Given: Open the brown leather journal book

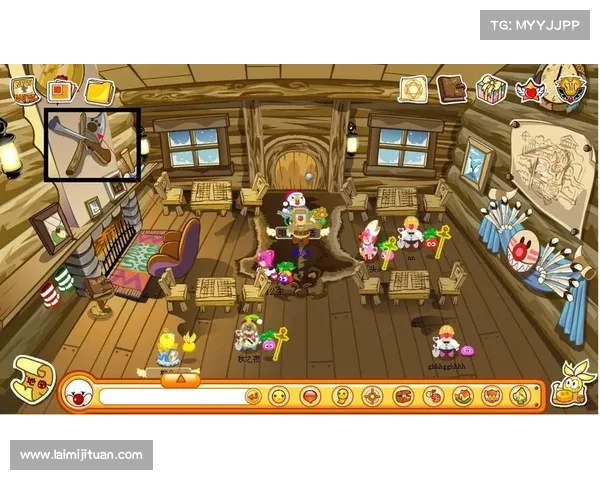Looking at the screenshot, I should [452, 89].
